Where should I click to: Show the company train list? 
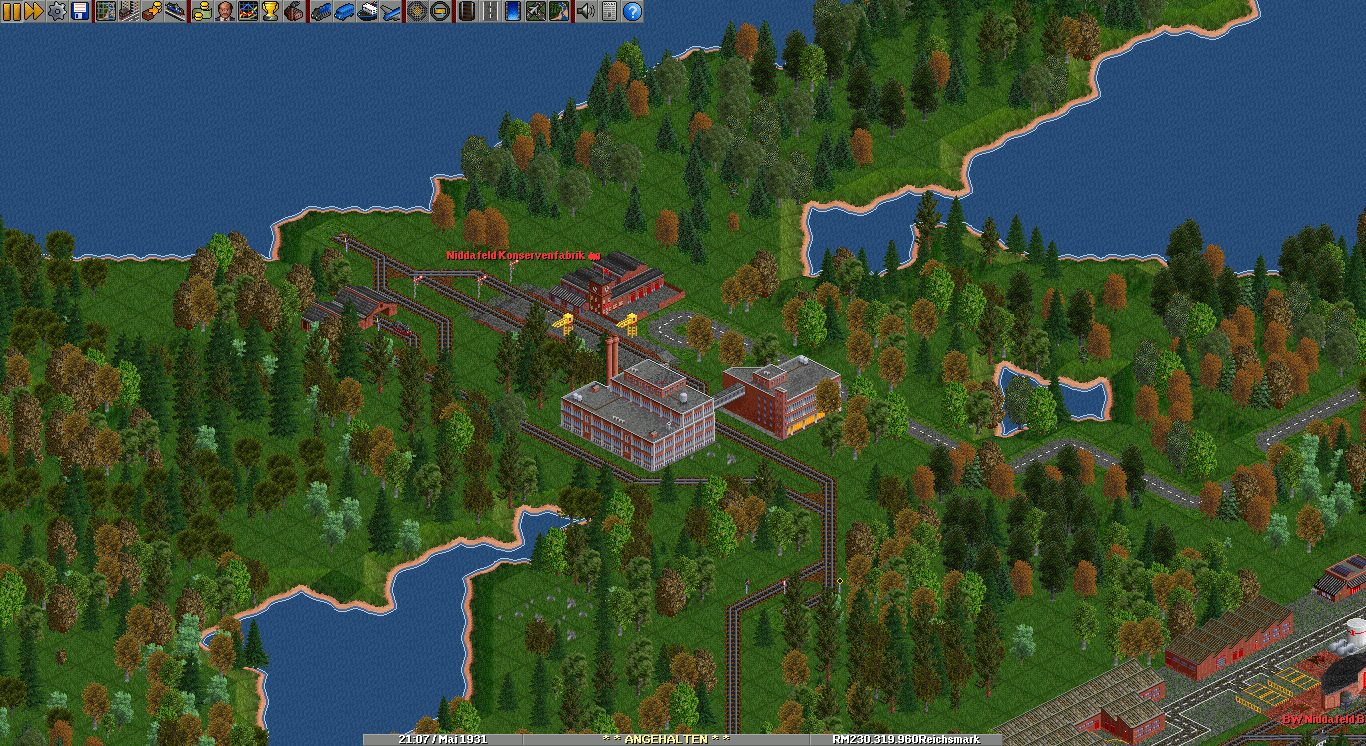pyautogui.click(x=321, y=11)
